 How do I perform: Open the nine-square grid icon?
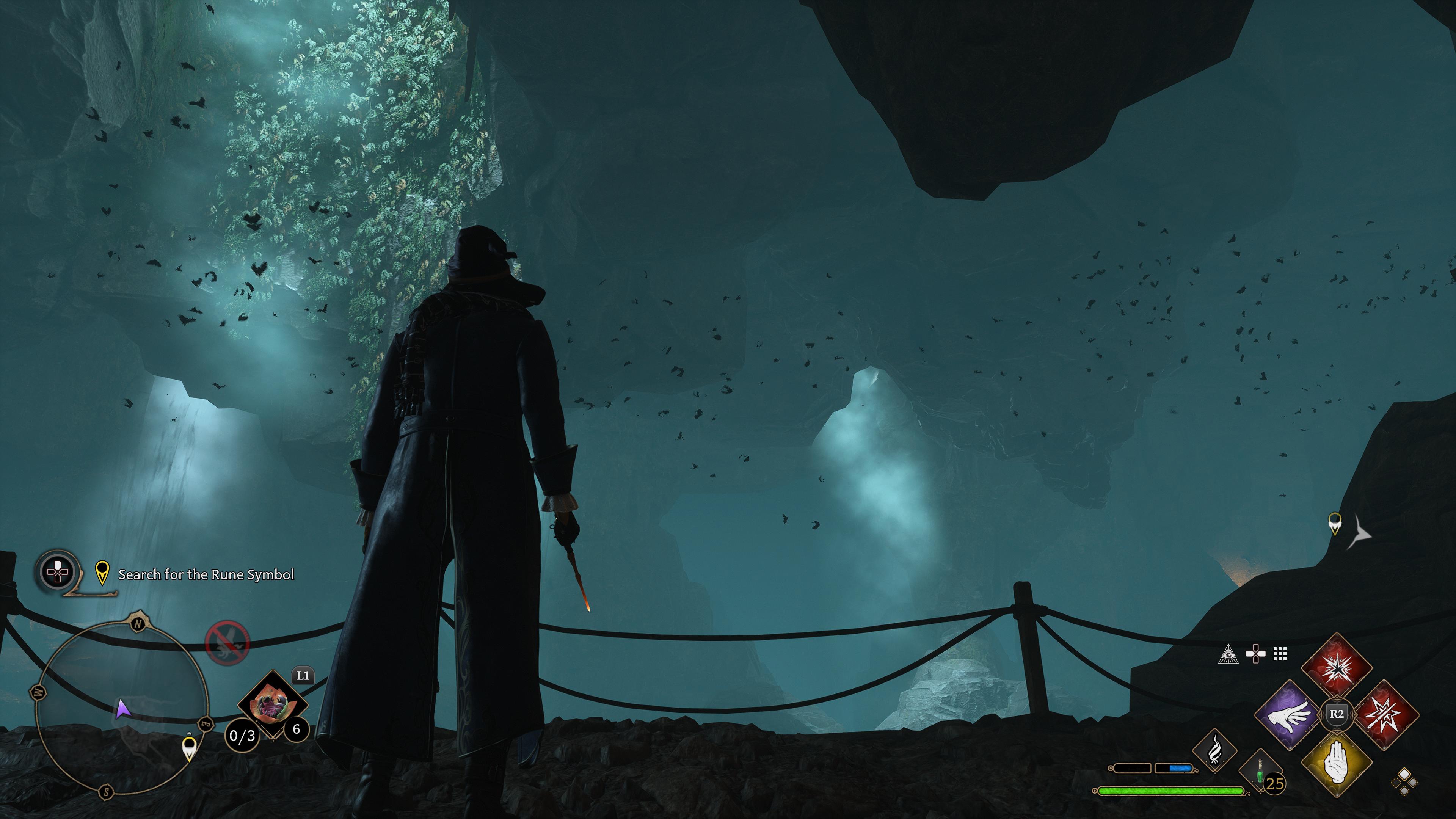pos(1280,654)
